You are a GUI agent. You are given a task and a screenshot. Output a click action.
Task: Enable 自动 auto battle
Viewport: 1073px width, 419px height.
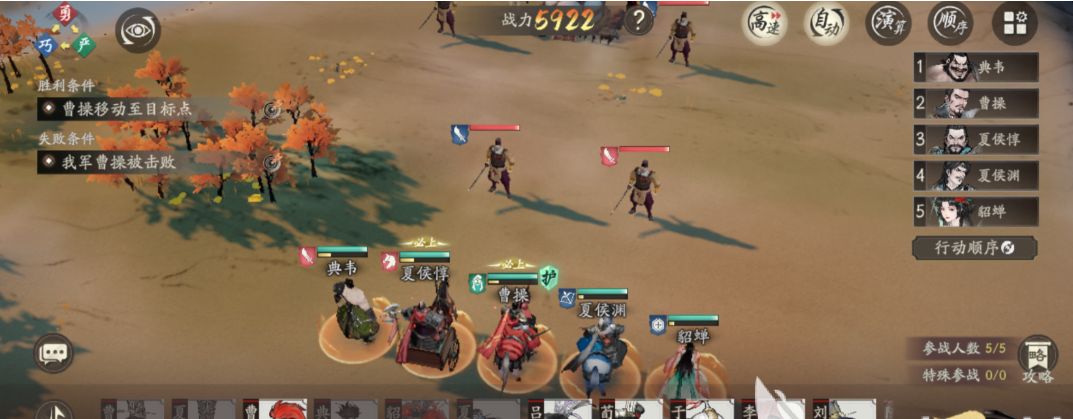(x=826, y=23)
